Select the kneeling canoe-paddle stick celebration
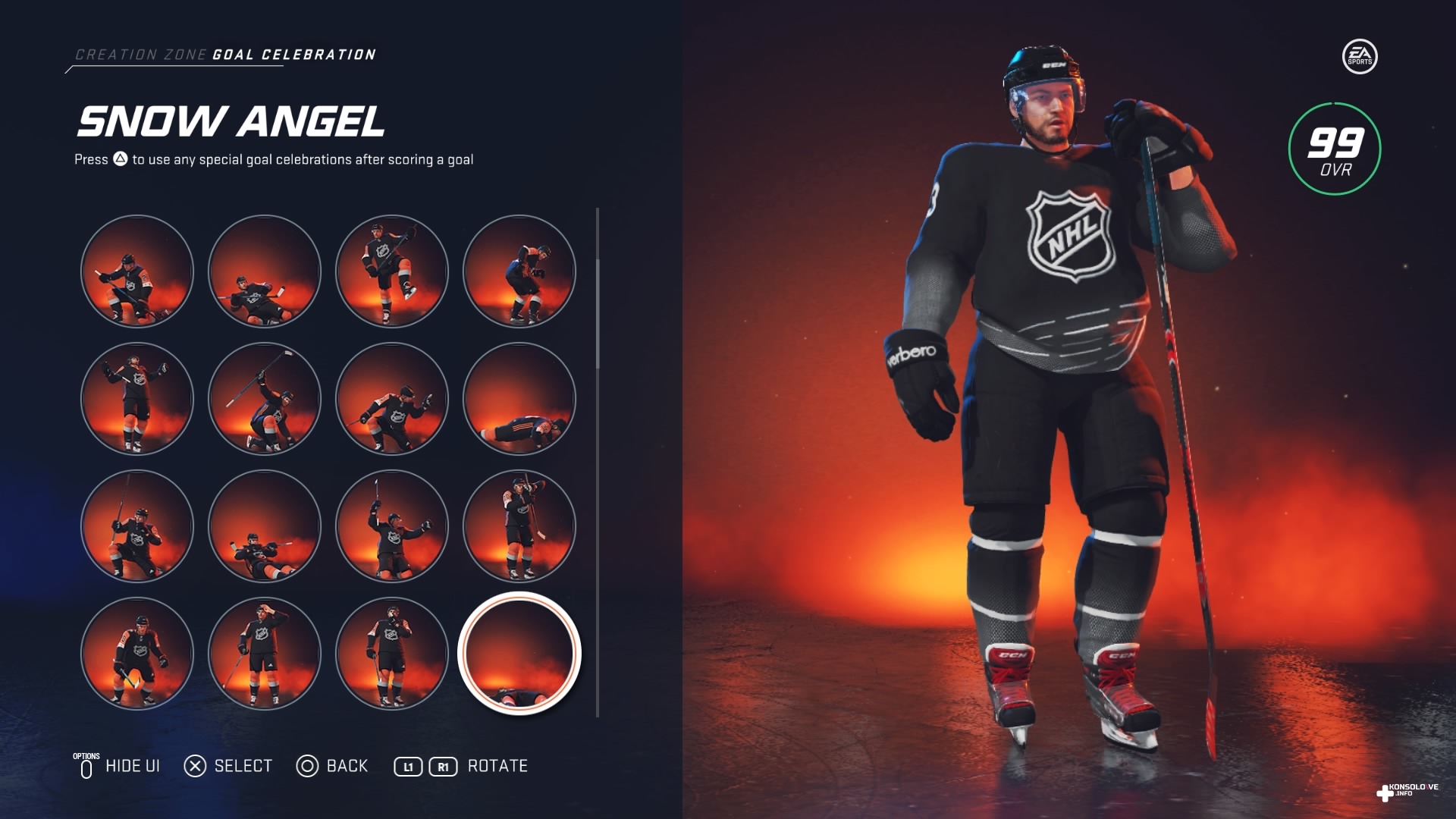The image size is (1456, 819). click(137, 271)
